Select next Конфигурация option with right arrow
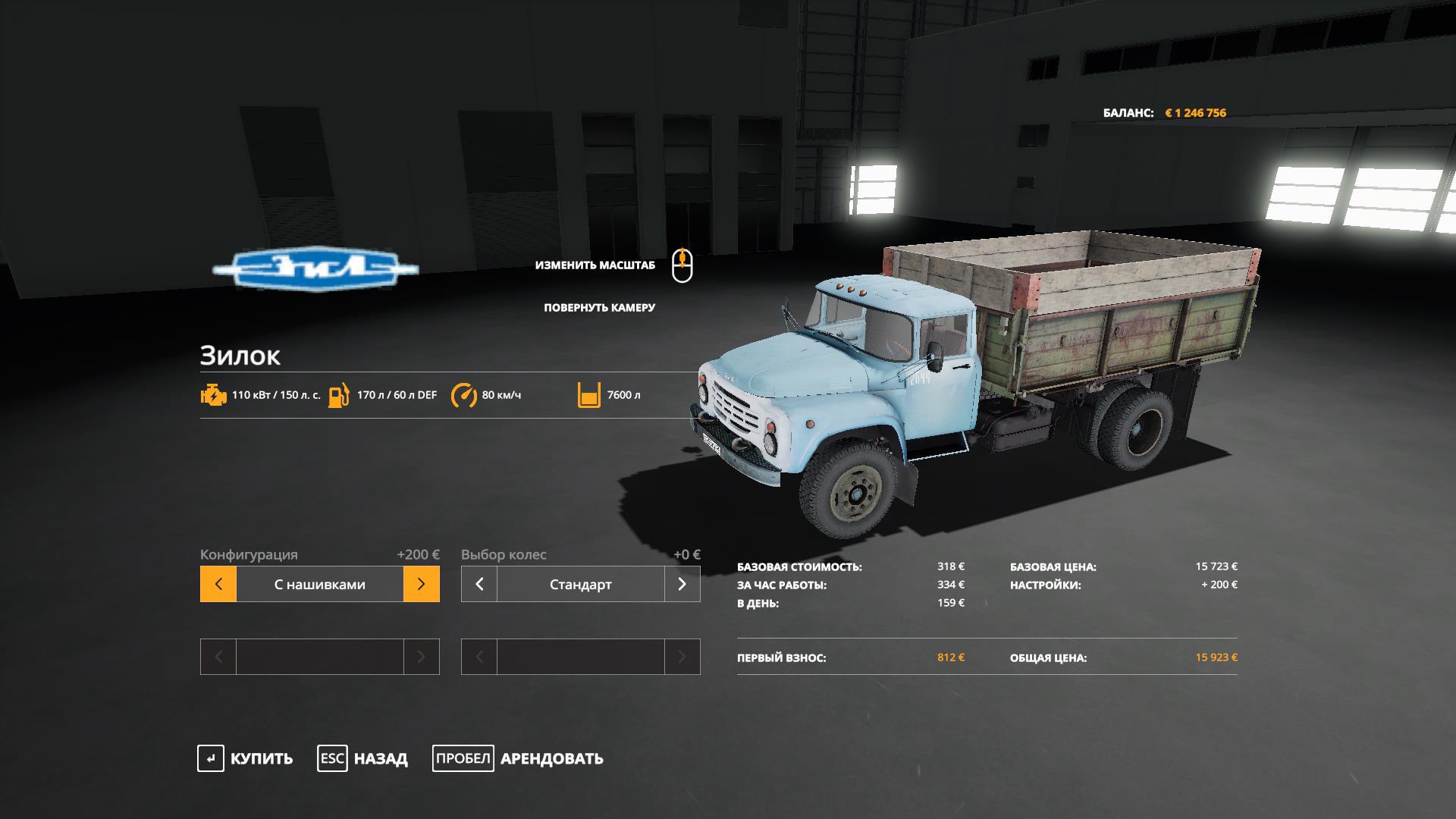The width and height of the screenshot is (1456, 819). (x=422, y=584)
